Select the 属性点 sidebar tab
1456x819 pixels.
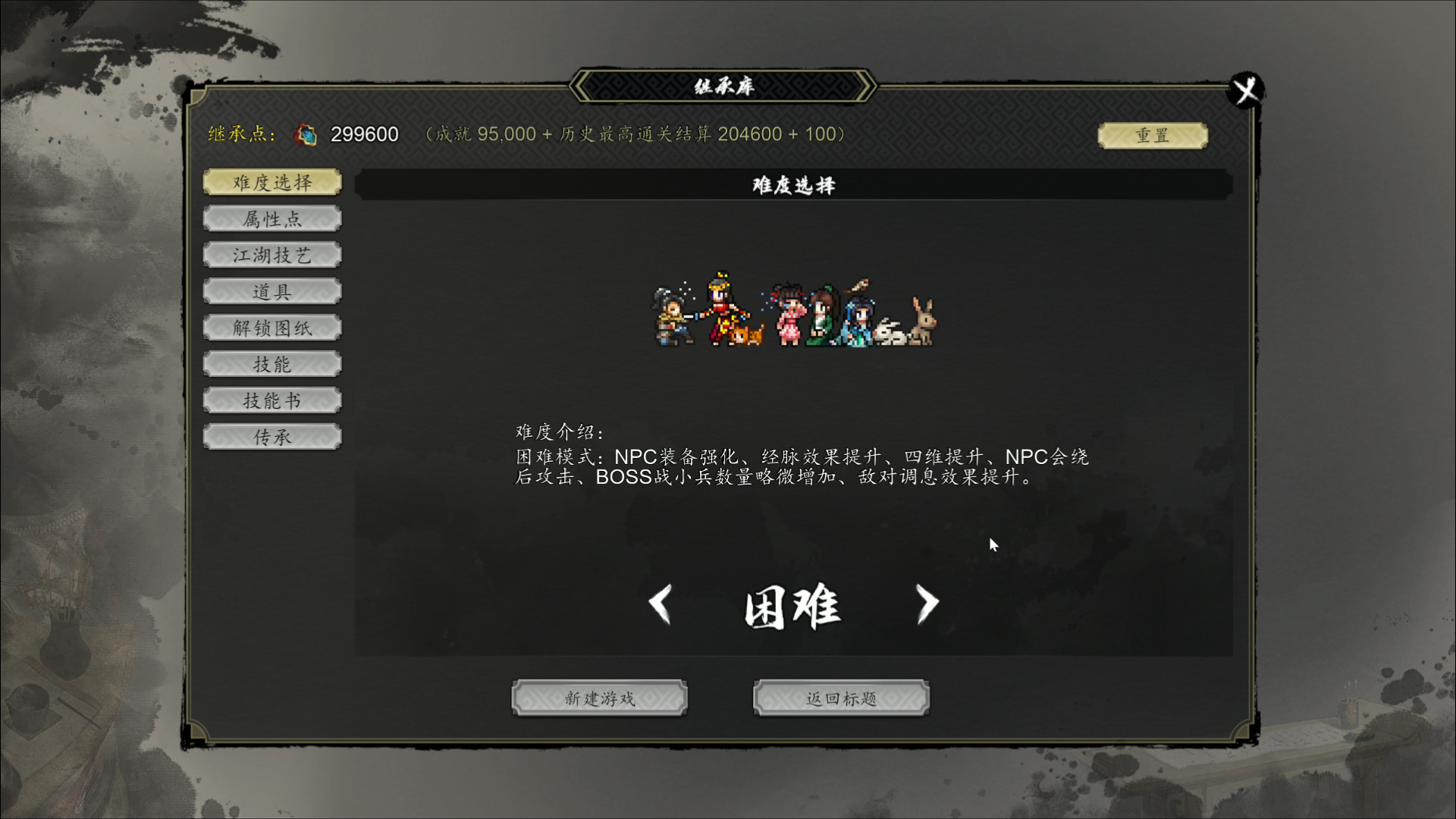coord(271,218)
